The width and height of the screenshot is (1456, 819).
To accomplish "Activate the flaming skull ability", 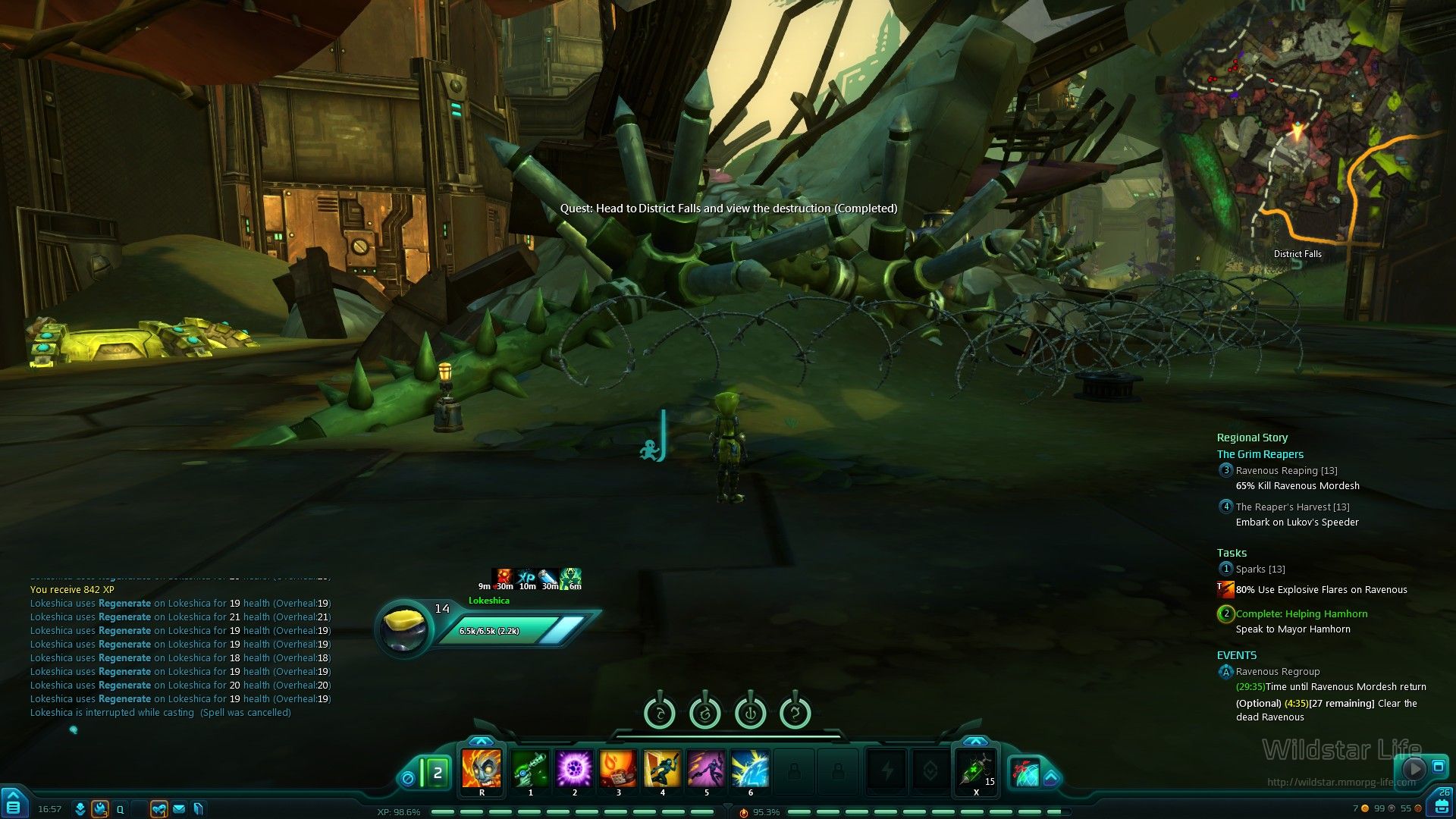I will pyautogui.click(x=482, y=769).
